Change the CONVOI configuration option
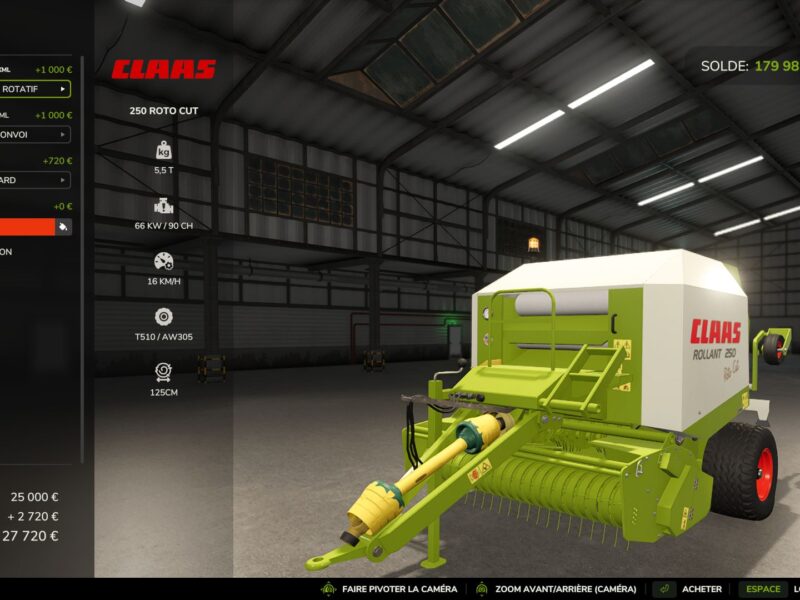This screenshot has height=600, width=800. (35, 134)
